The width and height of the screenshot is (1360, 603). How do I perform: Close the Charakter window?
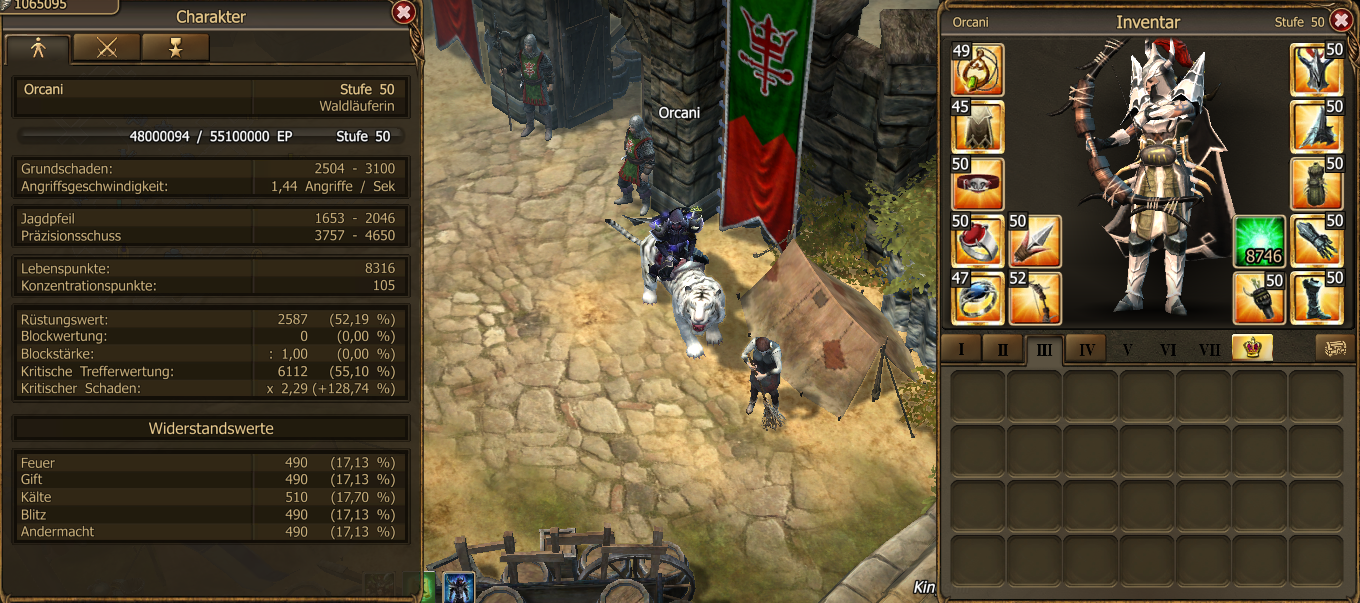tap(403, 13)
